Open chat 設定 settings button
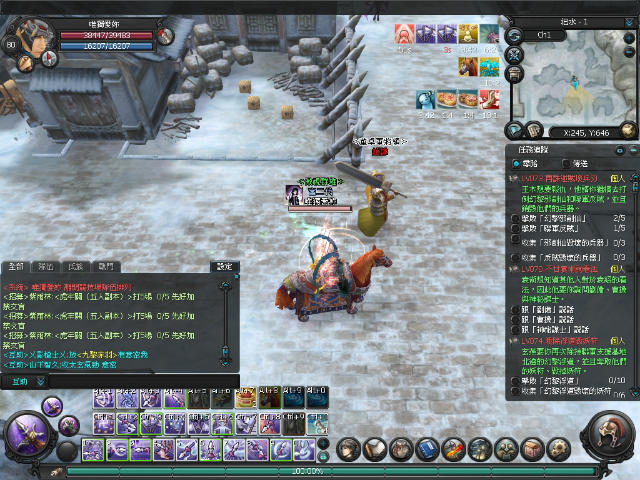This screenshot has height=480, width=640. [x=225, y=267]
